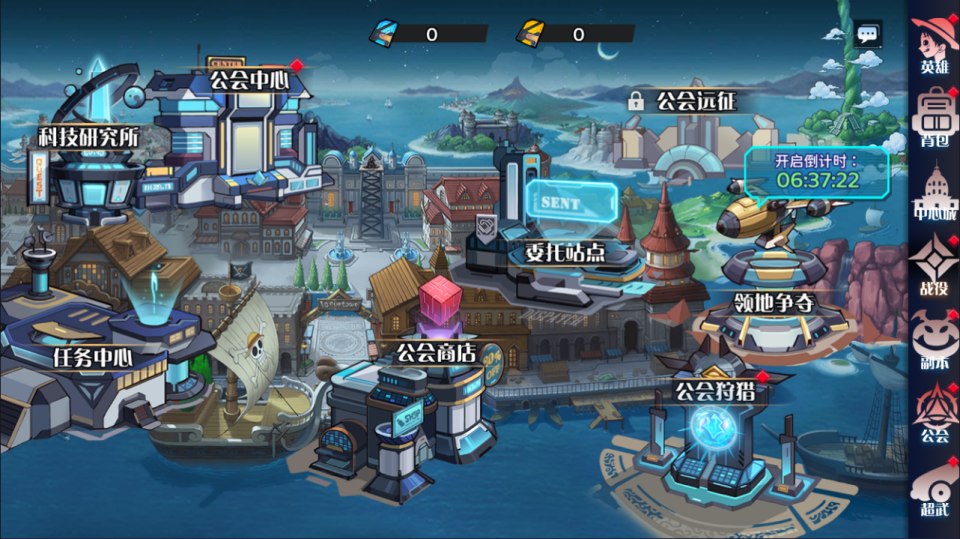960x539 pixels.
Task: Open the 委托站点 commission station
Action: (x=566, y=252)
